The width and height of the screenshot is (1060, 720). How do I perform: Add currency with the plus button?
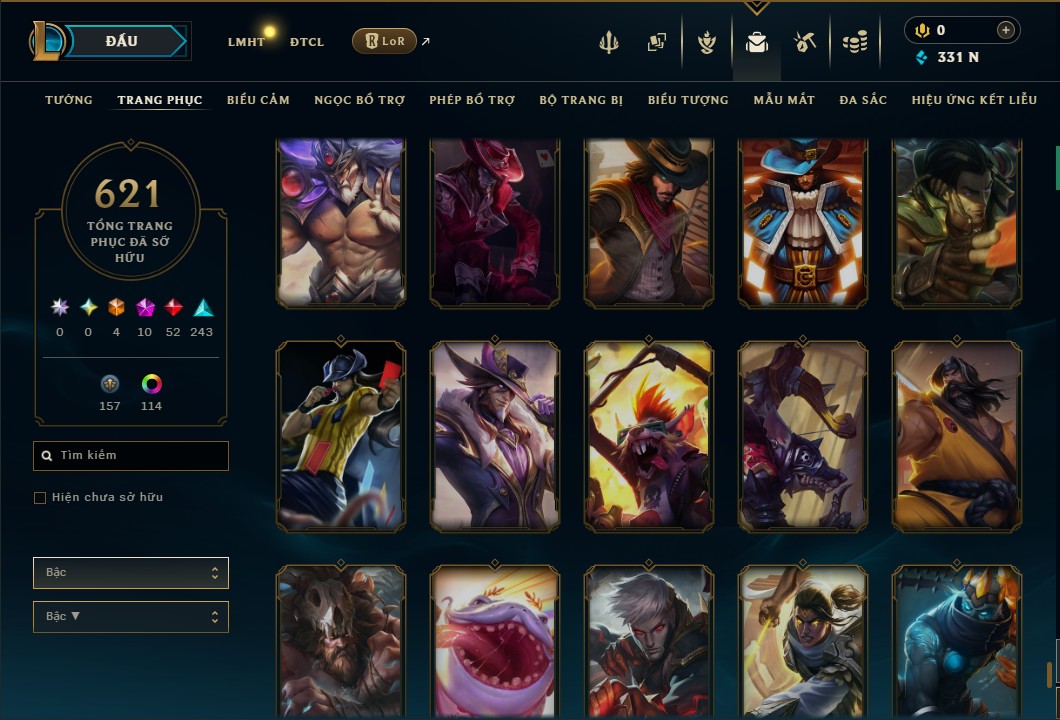1005,30
